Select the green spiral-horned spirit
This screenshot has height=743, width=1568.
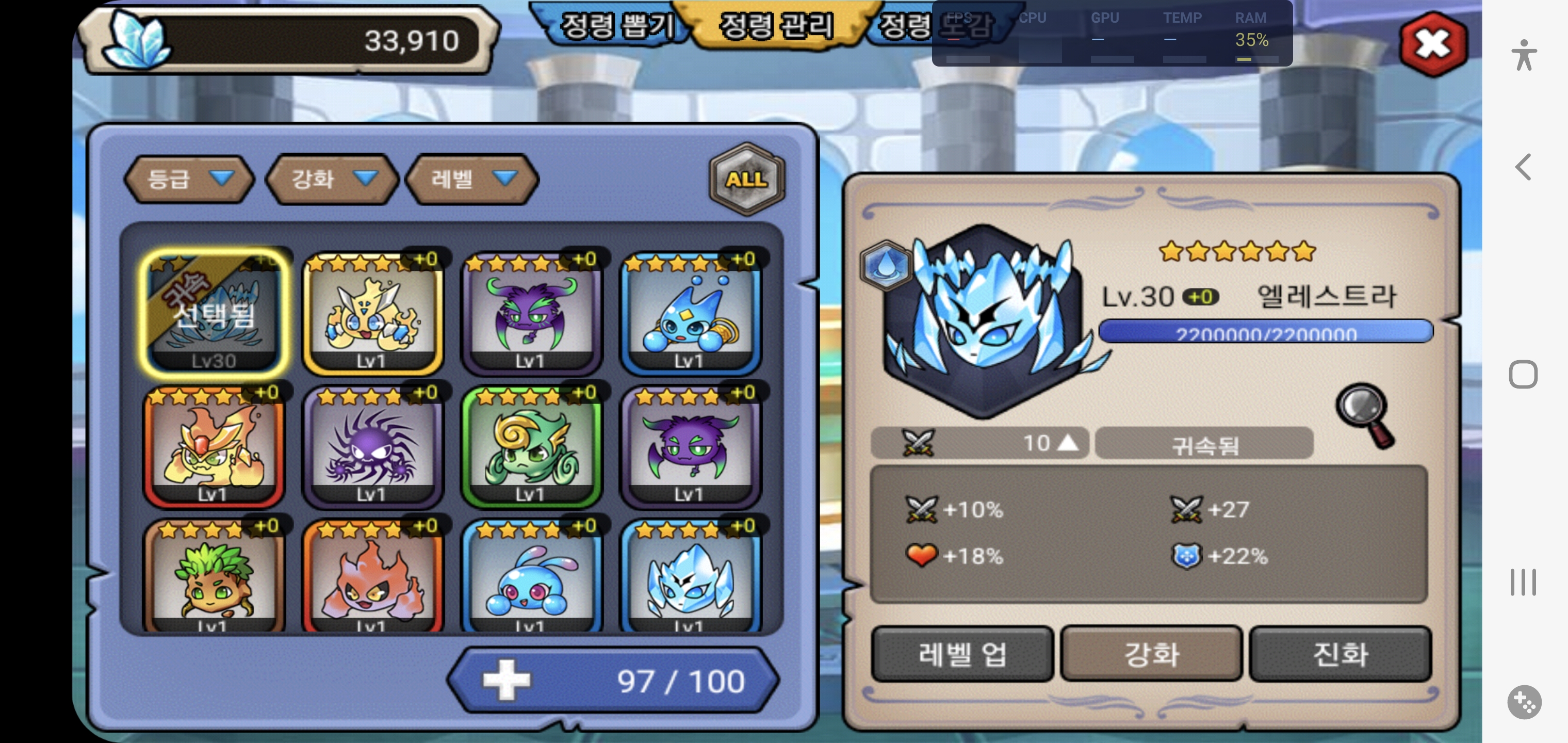[x=531, y=446]
